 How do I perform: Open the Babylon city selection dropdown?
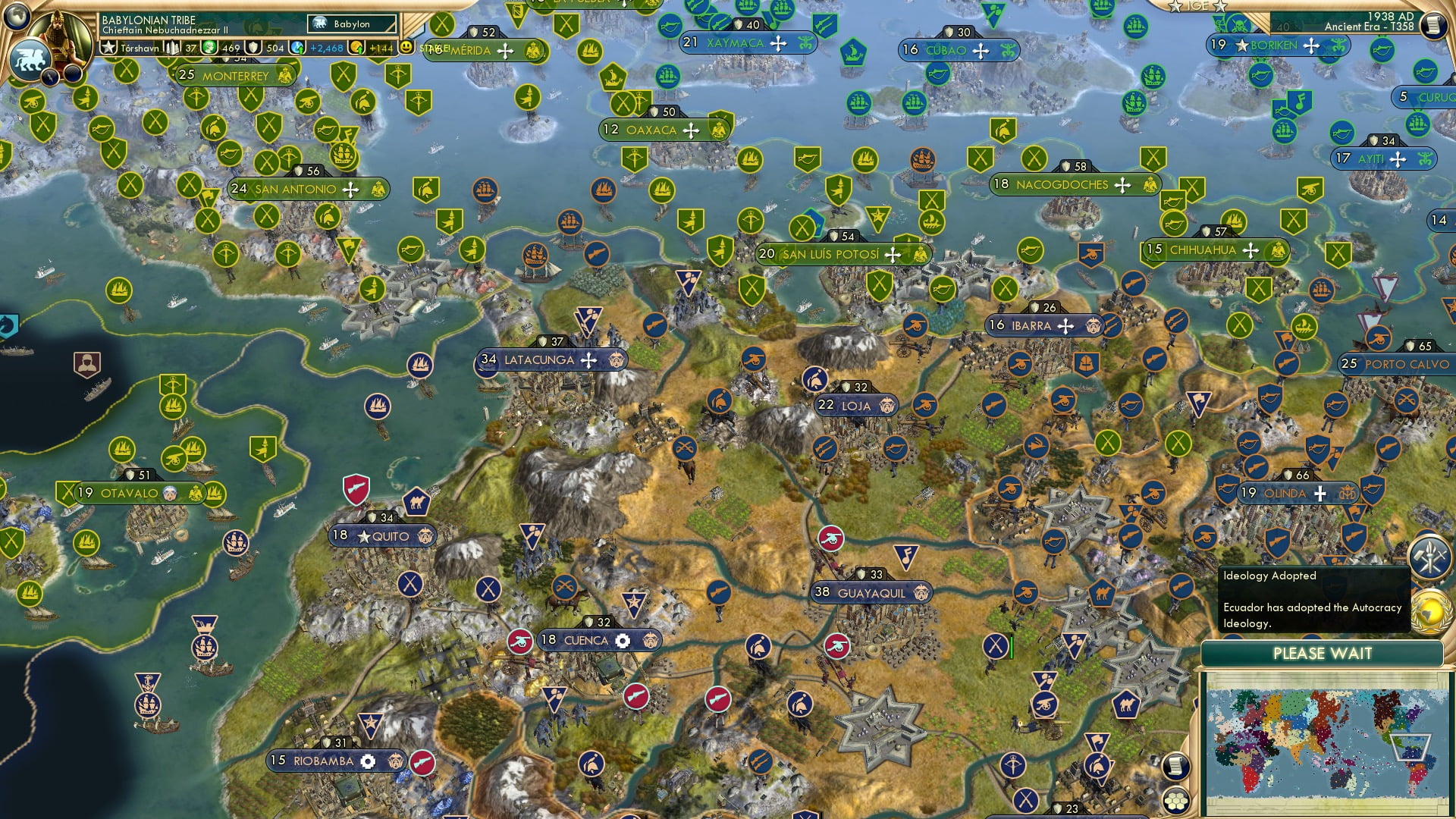point(351,24)
